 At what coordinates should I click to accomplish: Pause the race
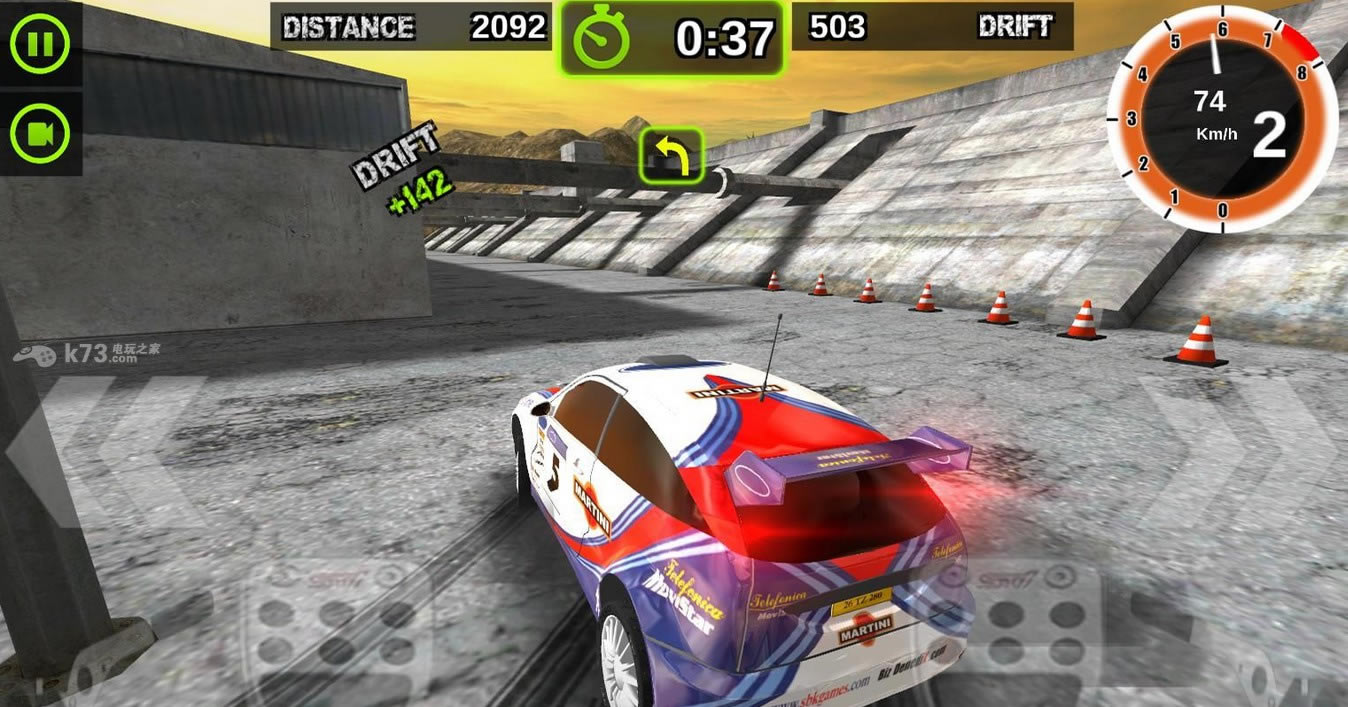coord(40,43)
